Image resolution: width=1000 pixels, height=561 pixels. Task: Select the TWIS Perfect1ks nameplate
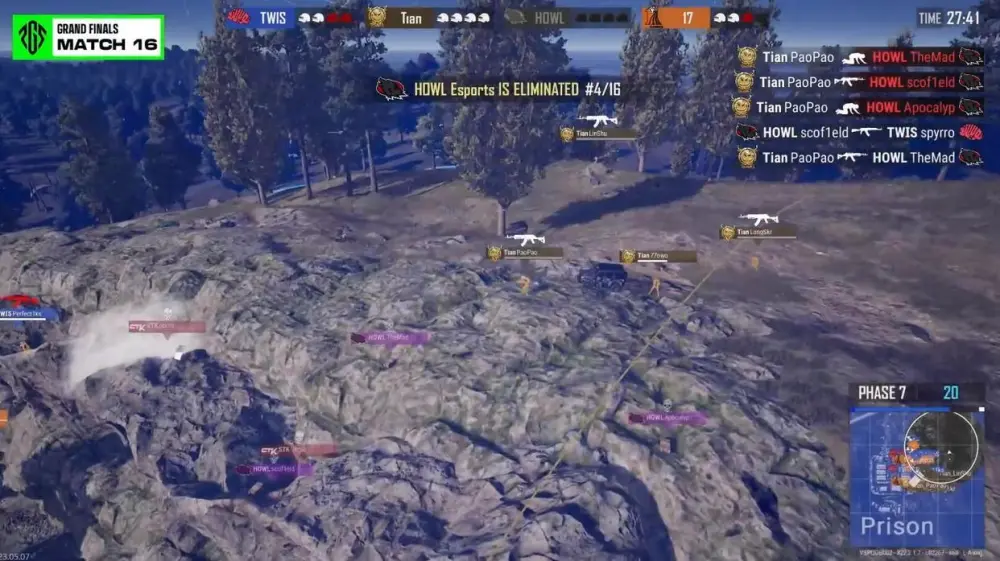click(x=29, y=314)
